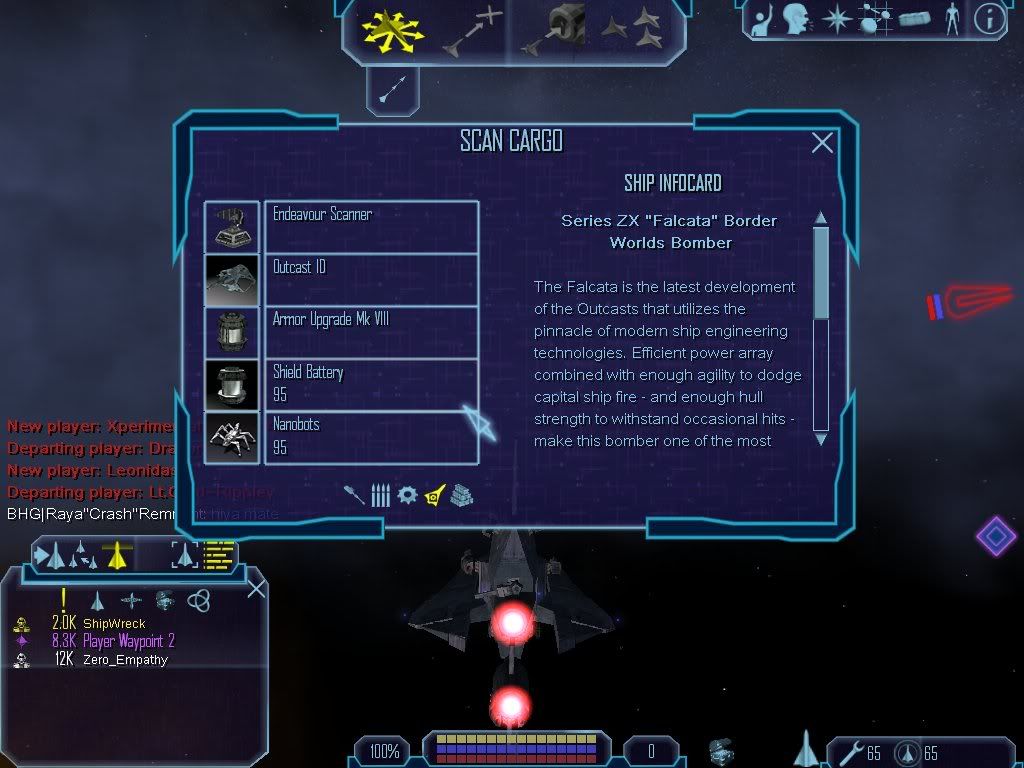Activate the Free Flight maneuver icon

click(393, 28)
